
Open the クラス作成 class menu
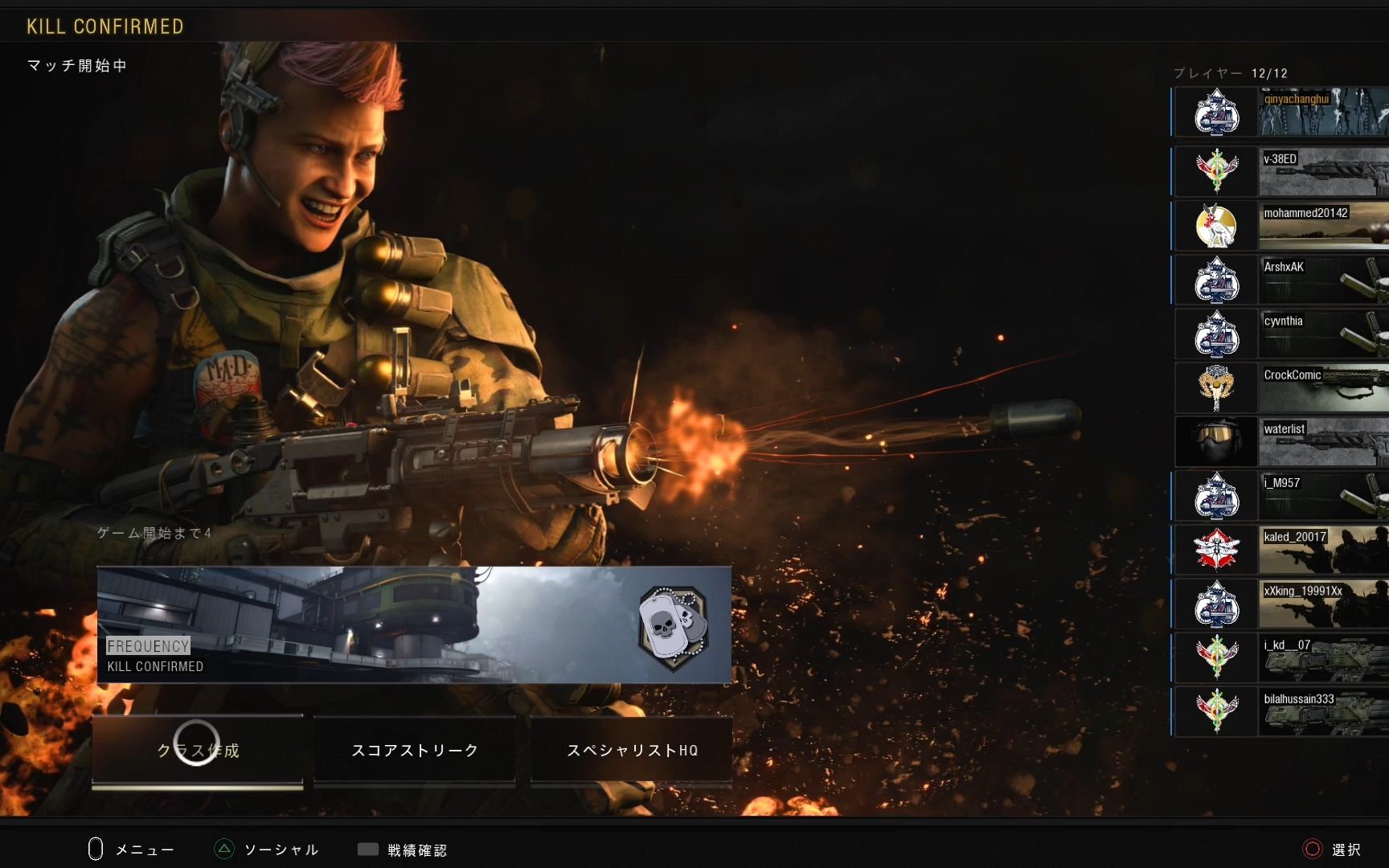click(x=198, y=750)
